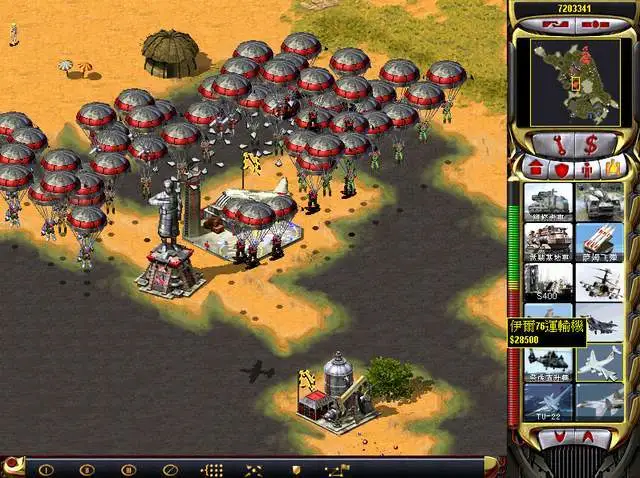Activate the scatter arrows command

254,468
